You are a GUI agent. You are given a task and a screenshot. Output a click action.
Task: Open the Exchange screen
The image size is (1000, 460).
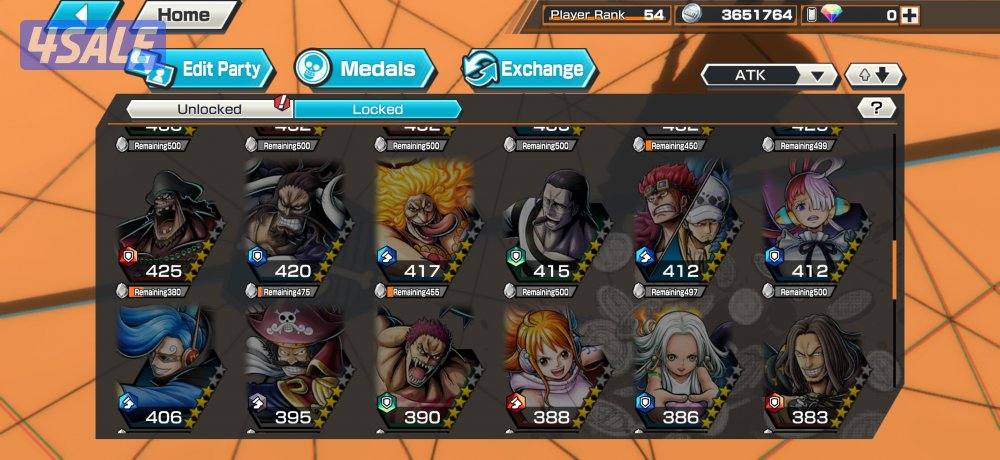[x=528, y=69]
